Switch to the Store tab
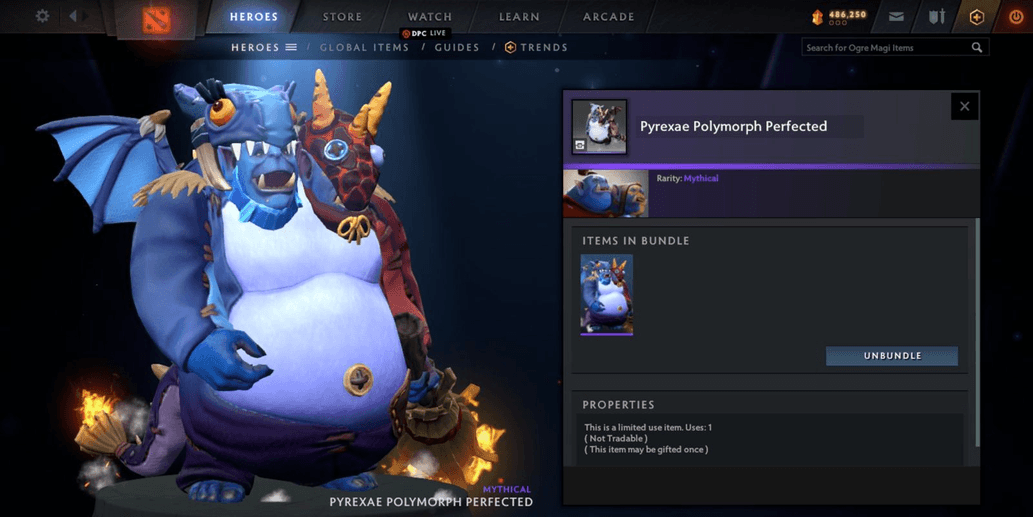The width and height of the screenshot is (1033, 517). 342,17
